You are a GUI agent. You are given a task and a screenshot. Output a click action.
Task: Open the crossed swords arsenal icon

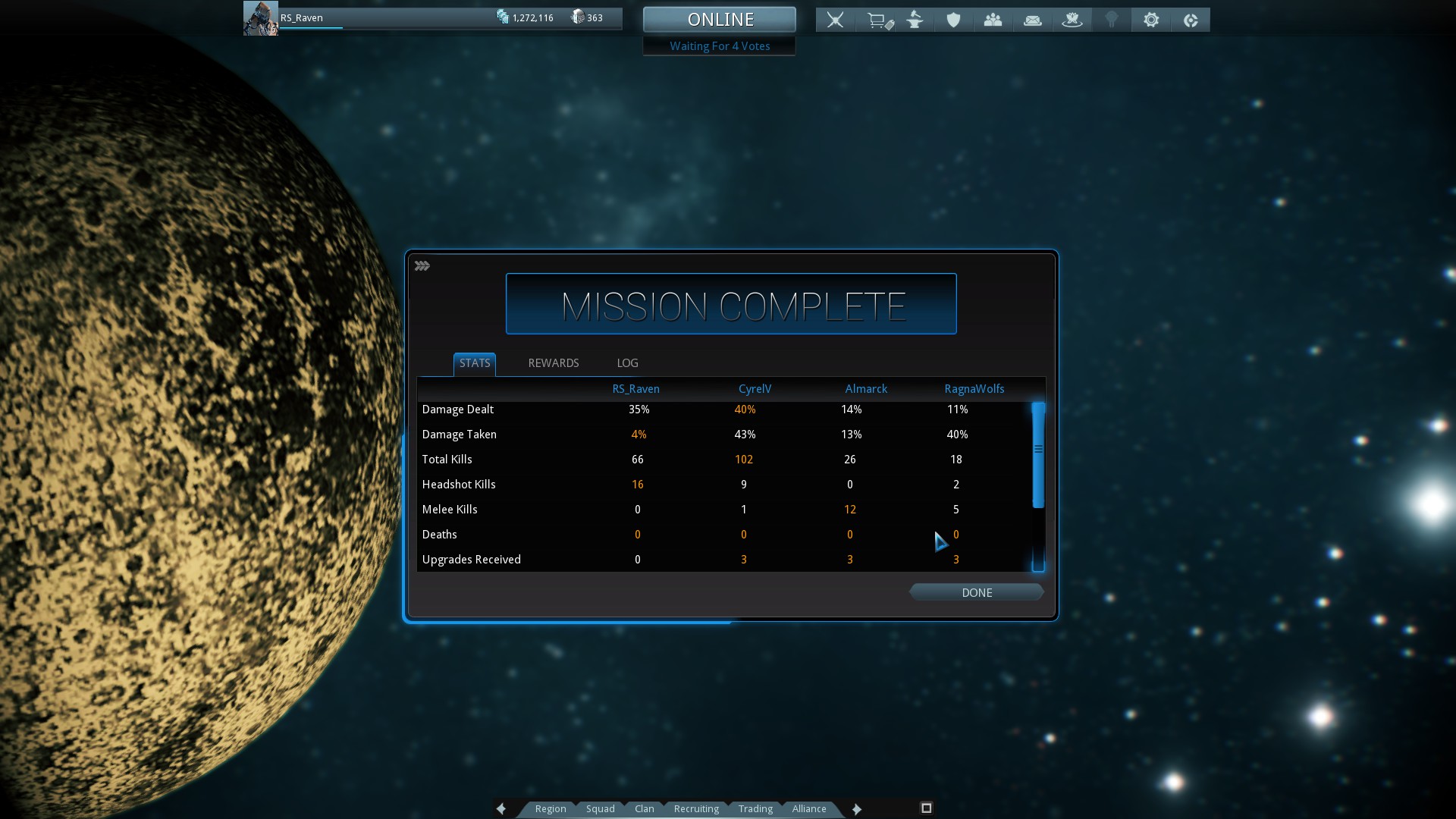tap(835, 20)
